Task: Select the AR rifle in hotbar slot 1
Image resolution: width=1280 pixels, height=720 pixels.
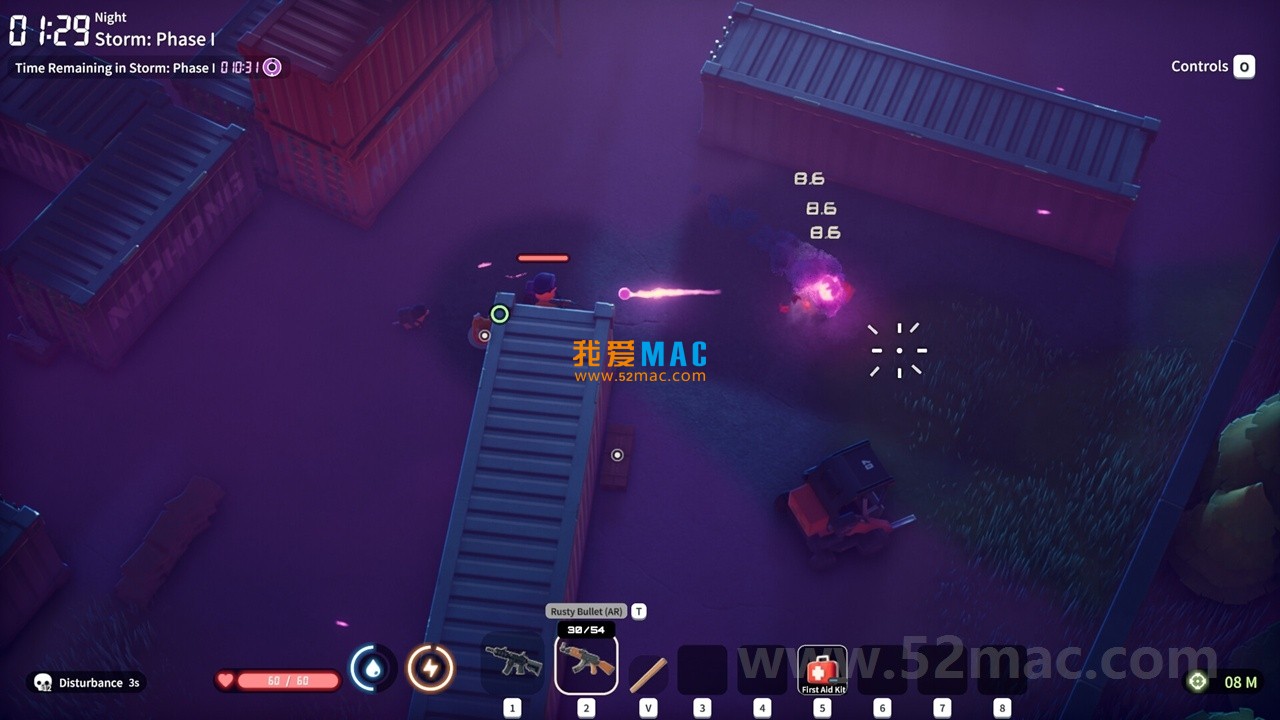Action: [x=513, y=662]
